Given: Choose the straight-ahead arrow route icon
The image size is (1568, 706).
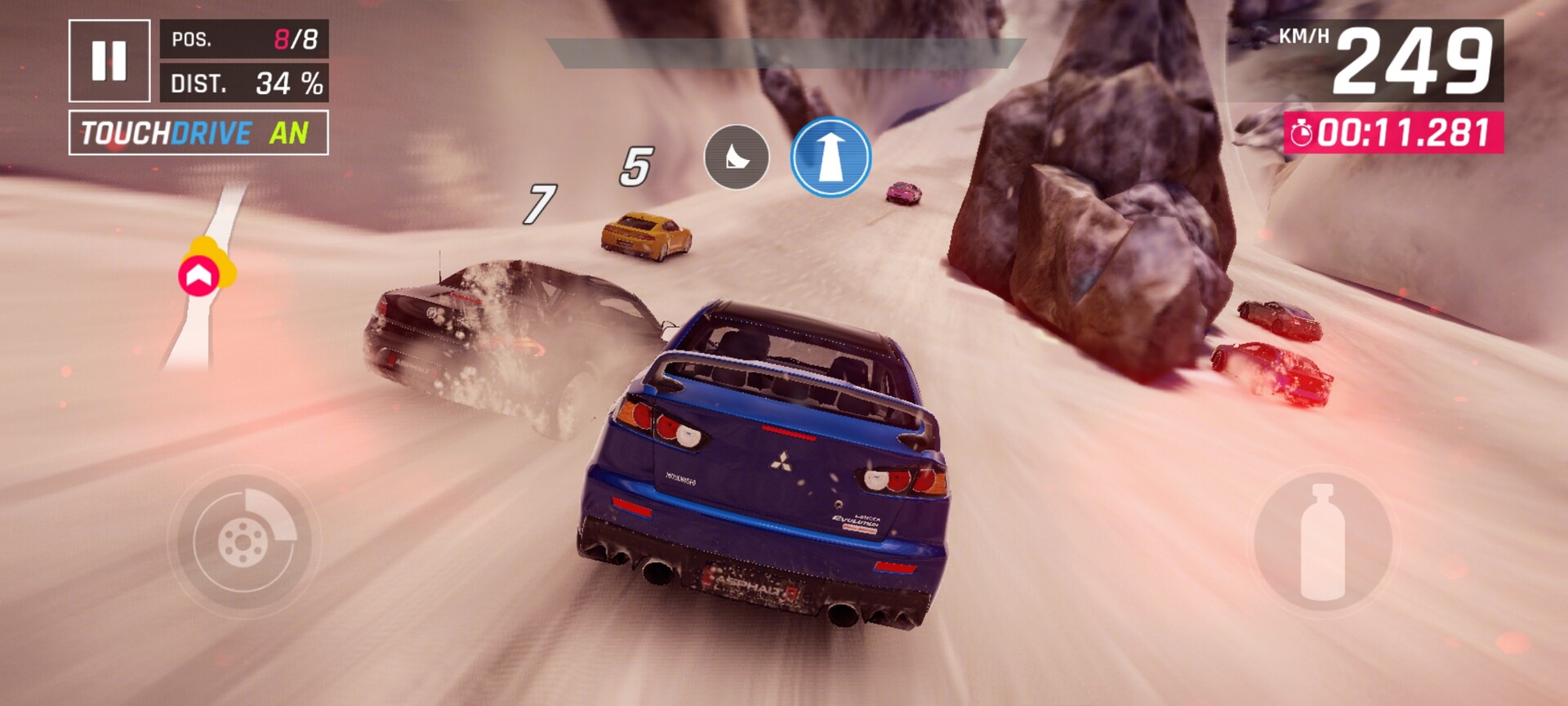Looking at the screenshot, I should (831, 157).
